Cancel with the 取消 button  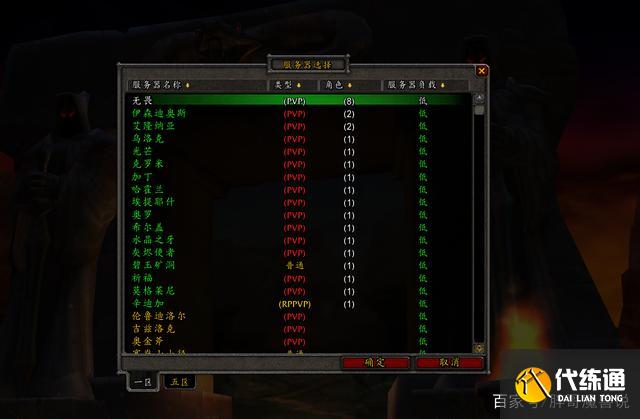448,362
